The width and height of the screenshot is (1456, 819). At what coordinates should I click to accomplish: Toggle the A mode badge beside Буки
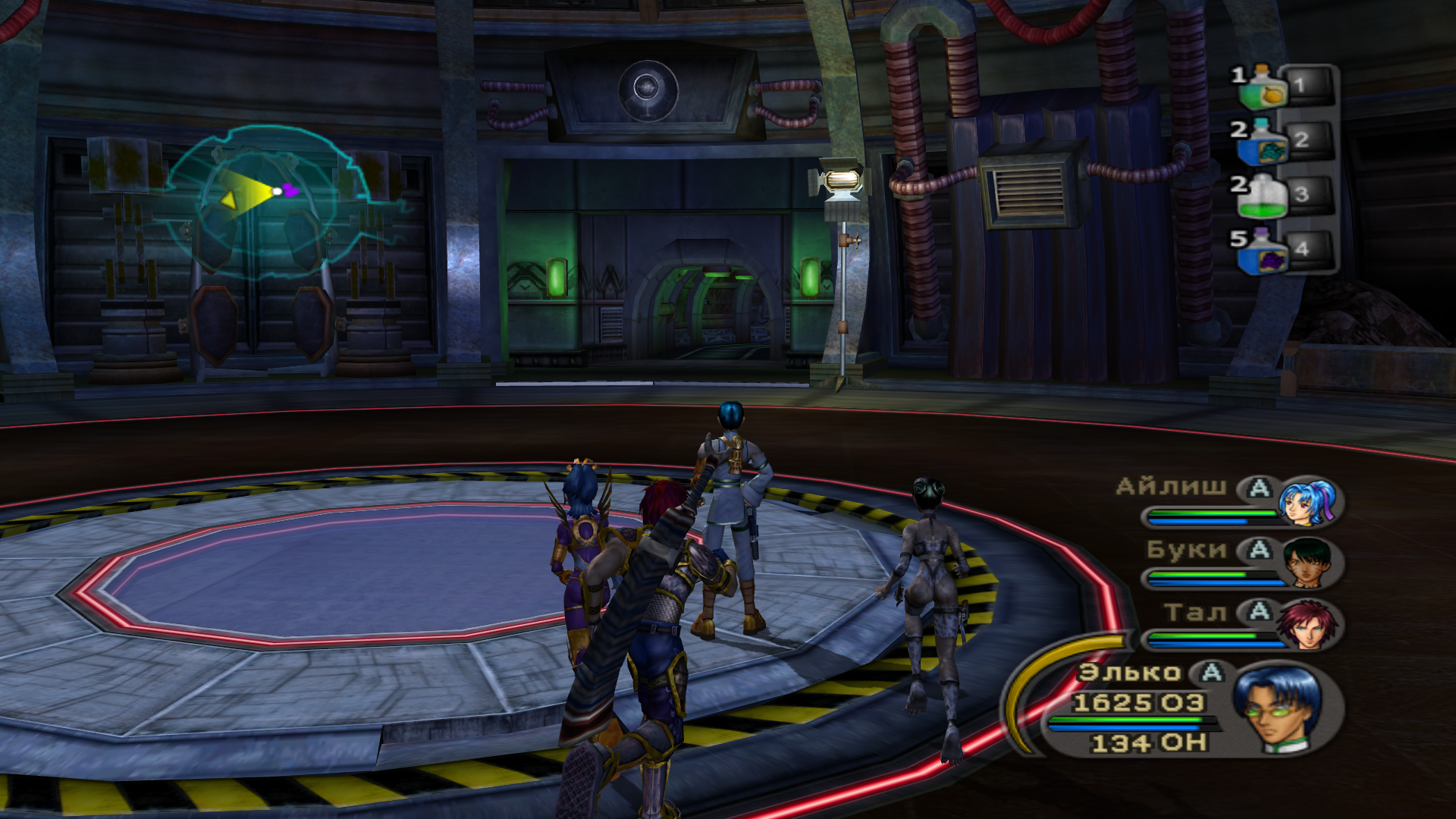[1259, 550]
